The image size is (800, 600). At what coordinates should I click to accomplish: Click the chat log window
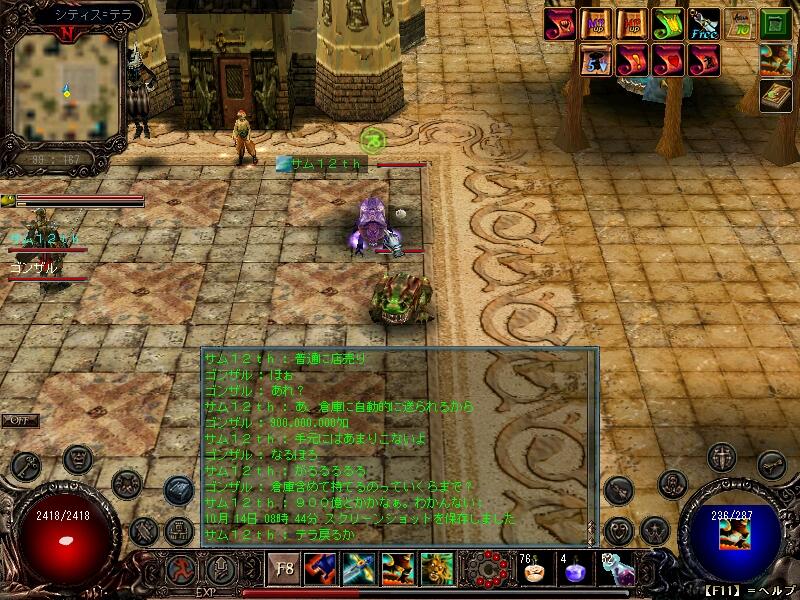click(398, 445)
